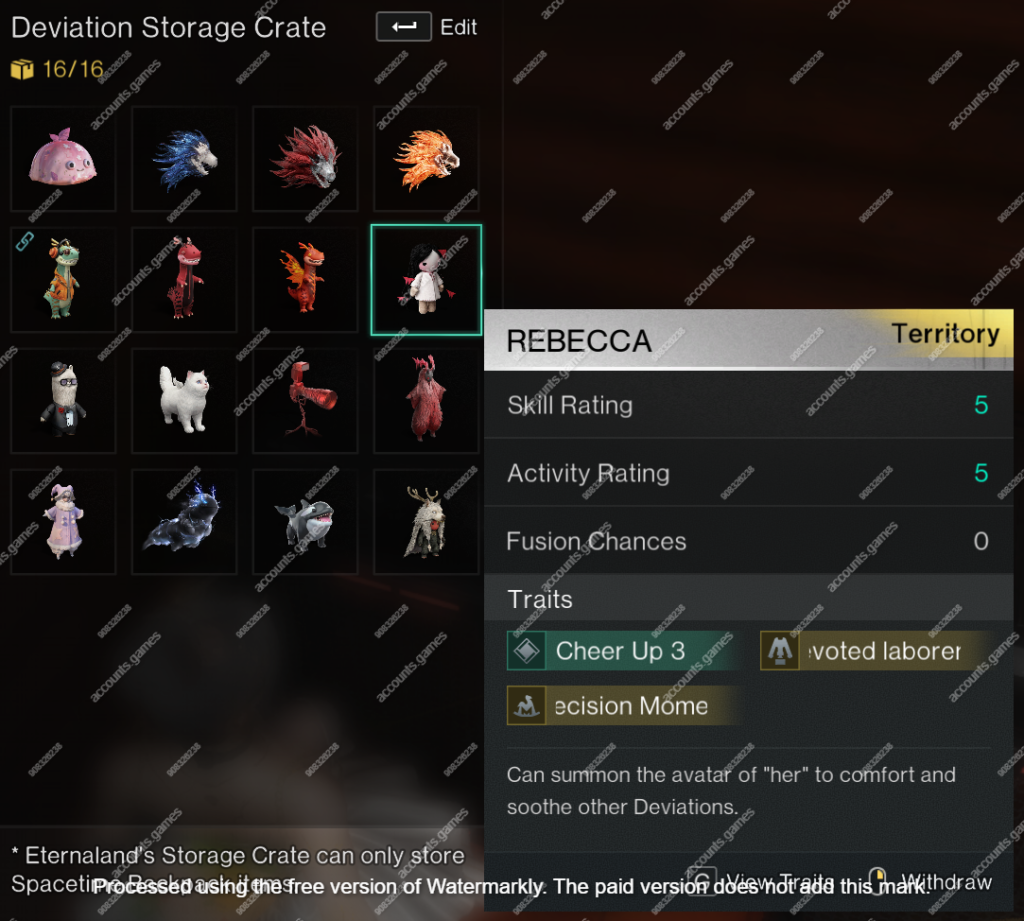The width and height of the screenshot is (1024, 921).
Task: Pick the antlered white fur deviation
Action: pyautogui.click(x=426, y=522)
